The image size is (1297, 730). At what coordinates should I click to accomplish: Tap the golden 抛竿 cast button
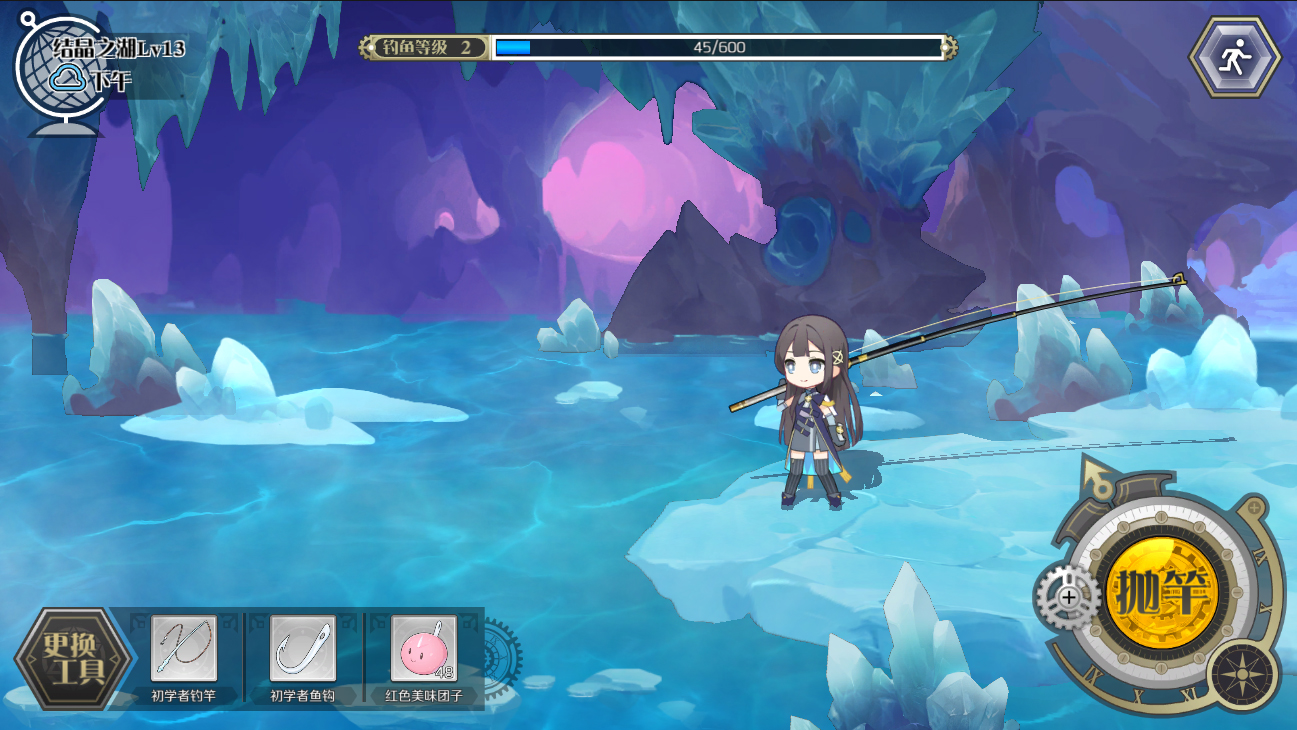click(1162, 595)
